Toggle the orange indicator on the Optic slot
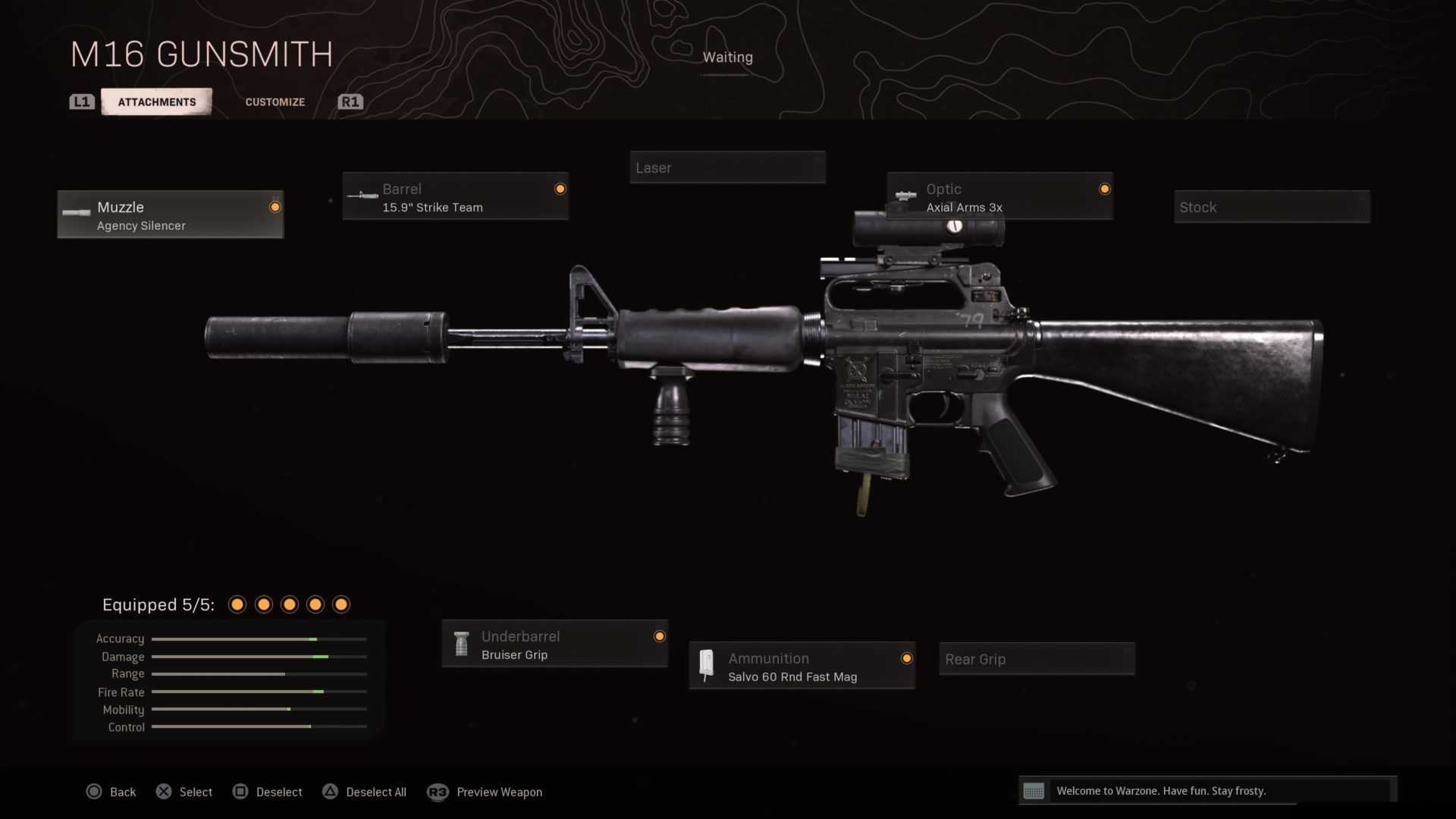The height and width of the screenshot is (819, 1456). tap(1105, 189)
